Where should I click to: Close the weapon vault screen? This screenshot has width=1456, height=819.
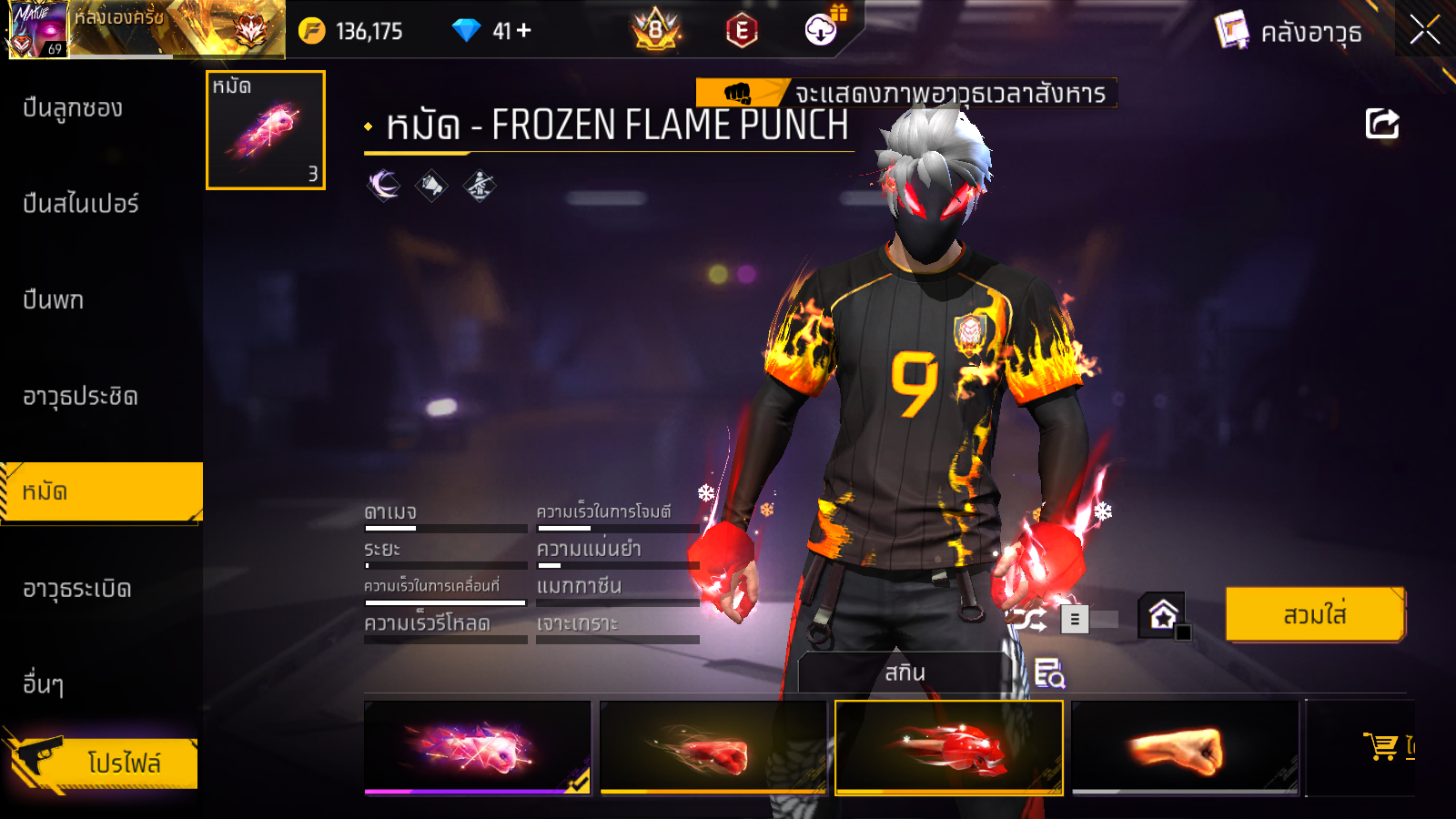tap(1424, 30)
